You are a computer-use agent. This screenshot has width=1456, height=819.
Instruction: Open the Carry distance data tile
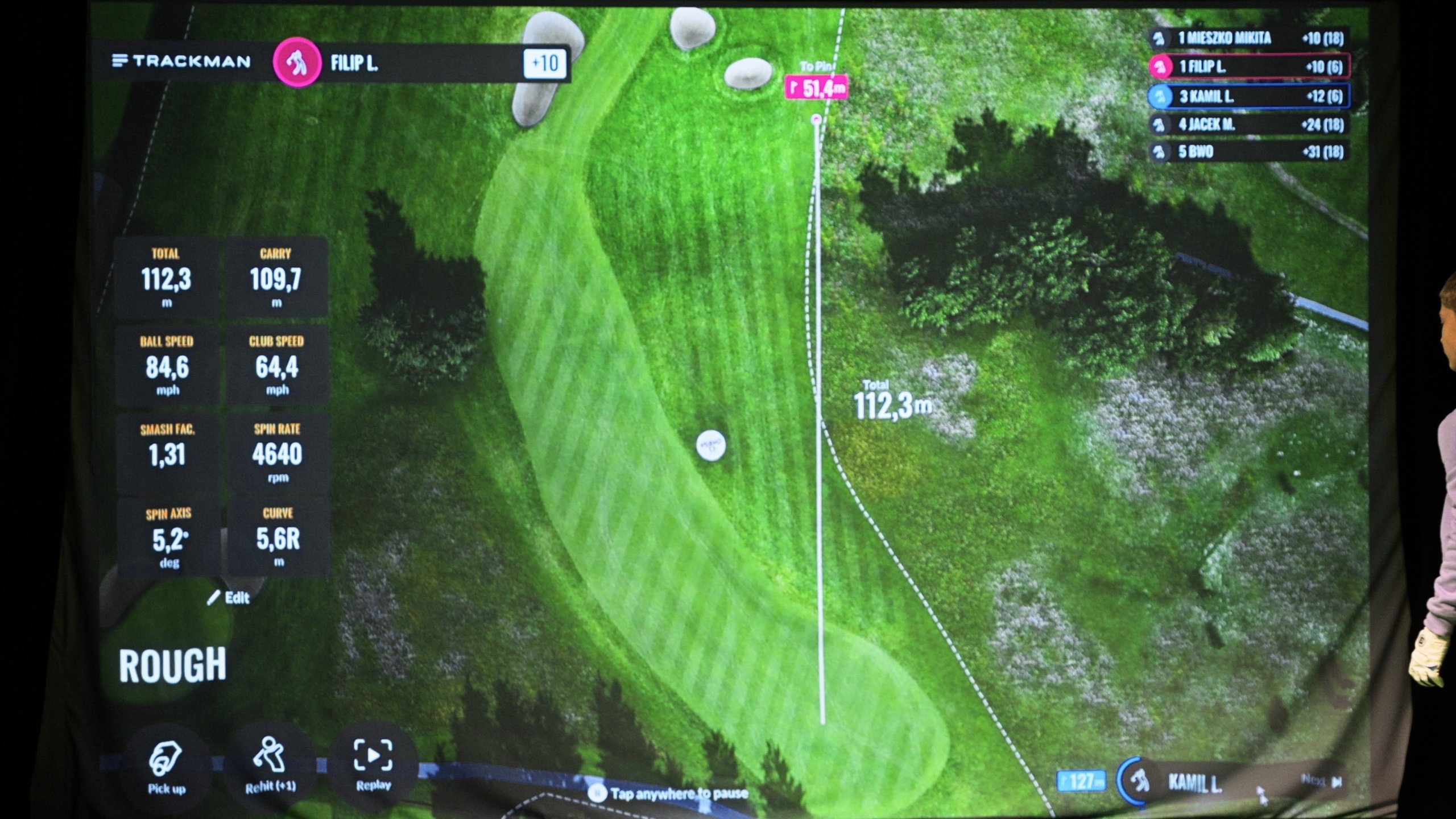[276, 278]
